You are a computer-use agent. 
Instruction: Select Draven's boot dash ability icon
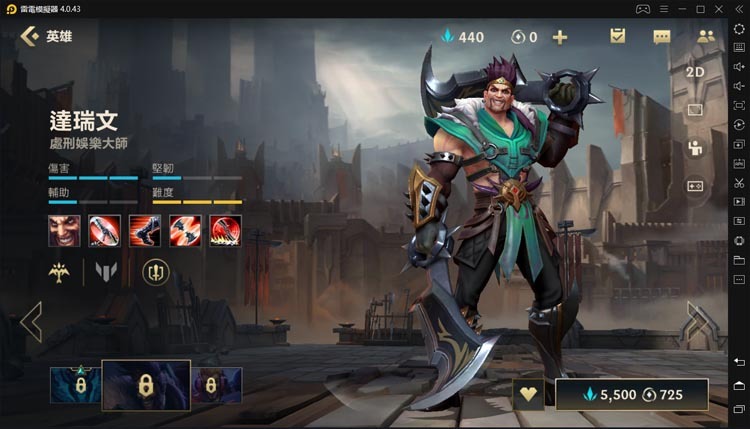pyautogui.click(x=144, y=231)
